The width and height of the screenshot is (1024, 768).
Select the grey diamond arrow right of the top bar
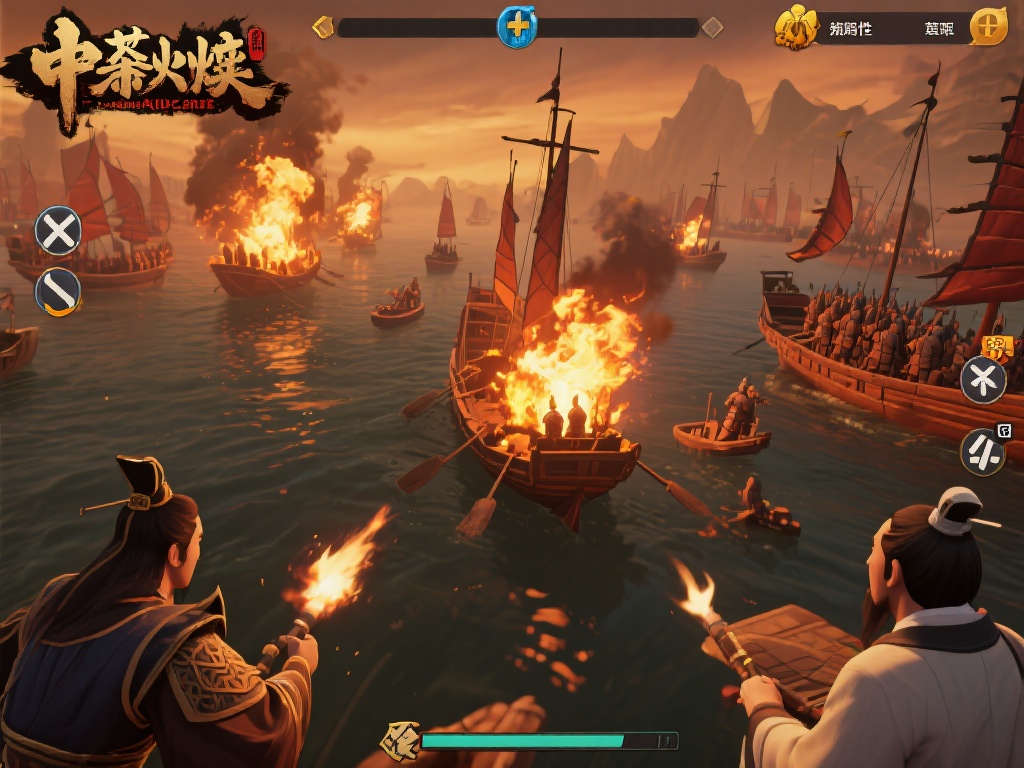(x=712, y=27)
